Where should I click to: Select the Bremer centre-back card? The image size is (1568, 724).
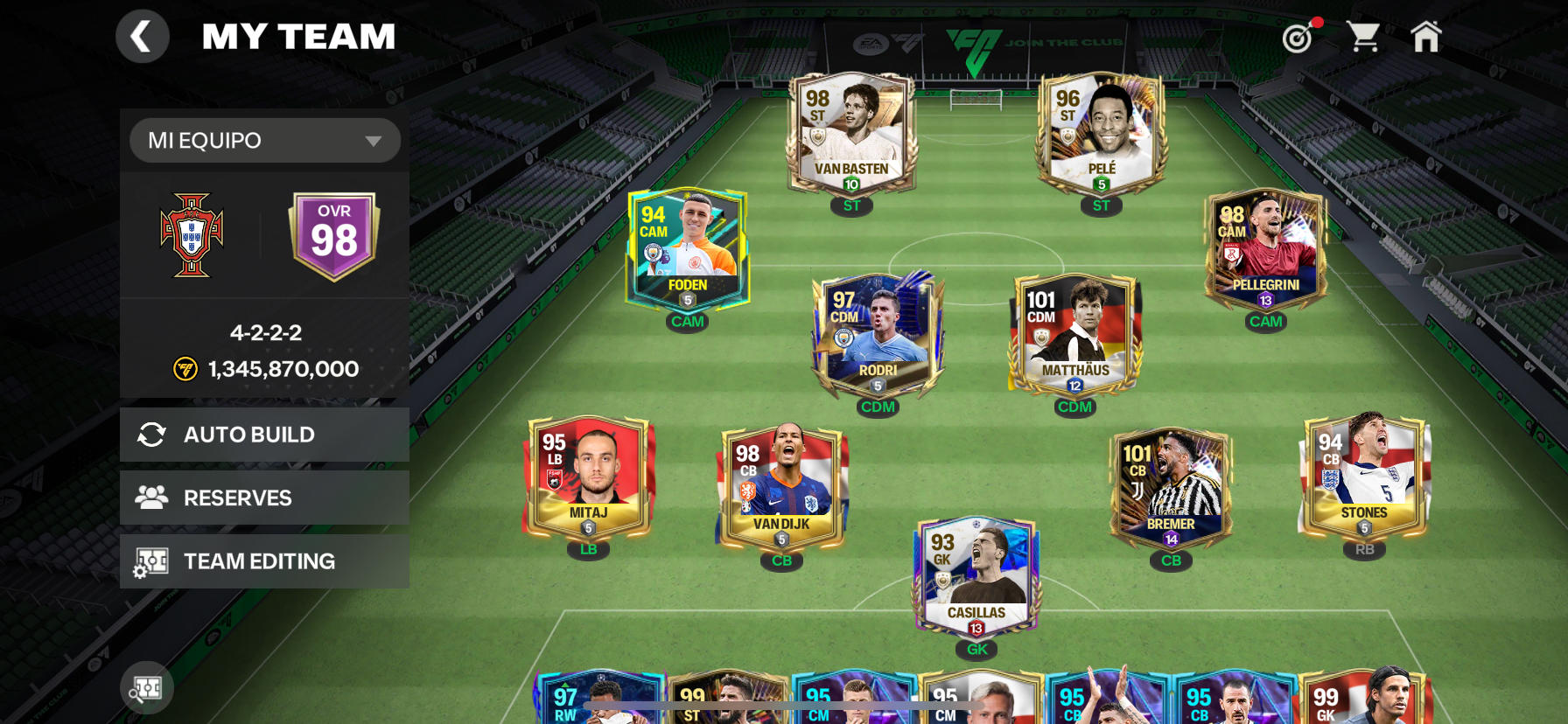pos(1171,489)
